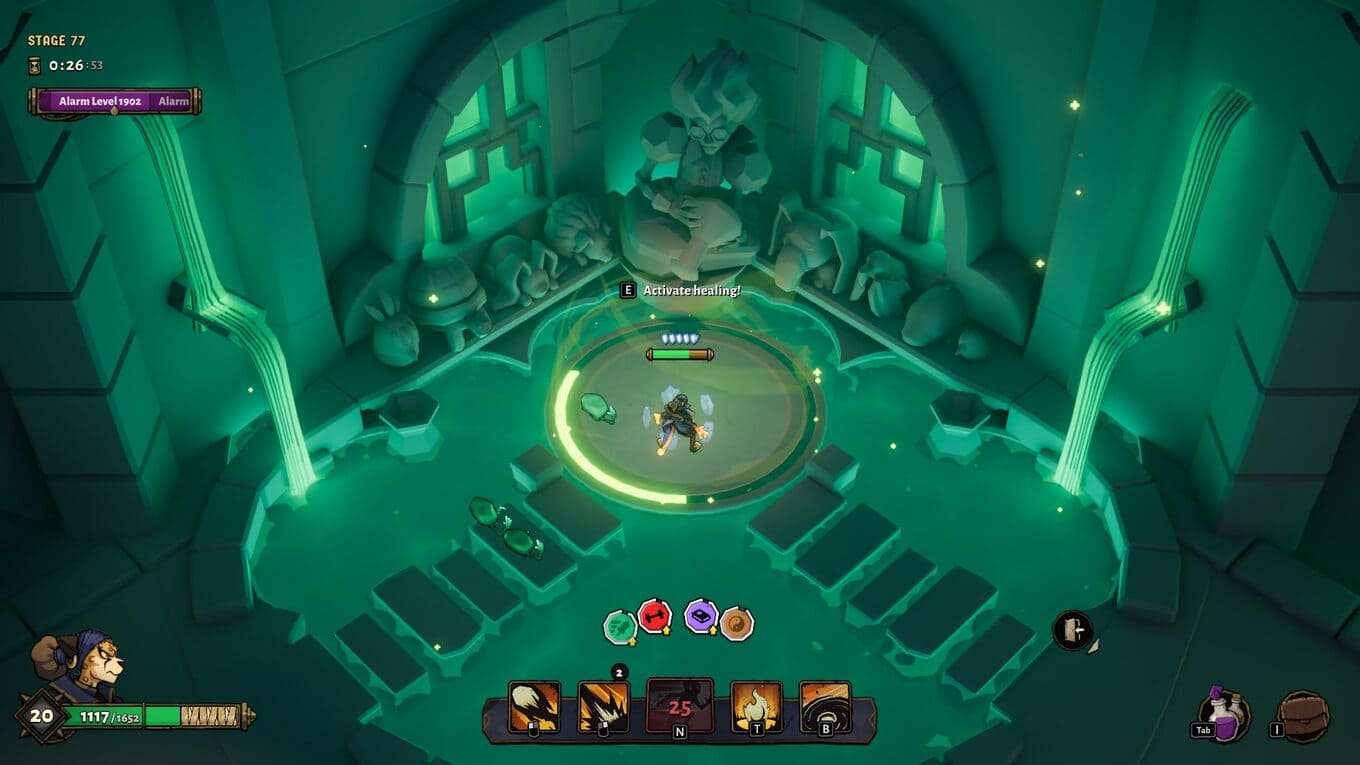Image resolution: width=1360 pixels, height=765 pixels.
Task: Select the ability slot on 25 cooldown
Action: tap(680, 705)
